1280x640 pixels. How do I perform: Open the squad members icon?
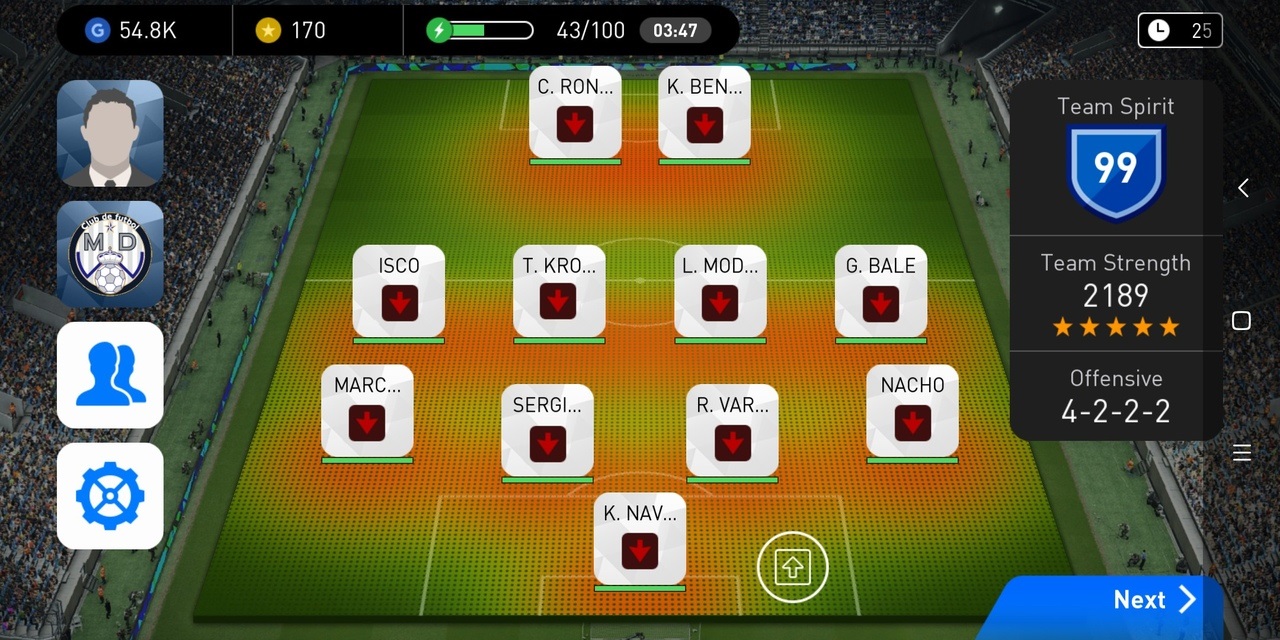click(110, 375)
